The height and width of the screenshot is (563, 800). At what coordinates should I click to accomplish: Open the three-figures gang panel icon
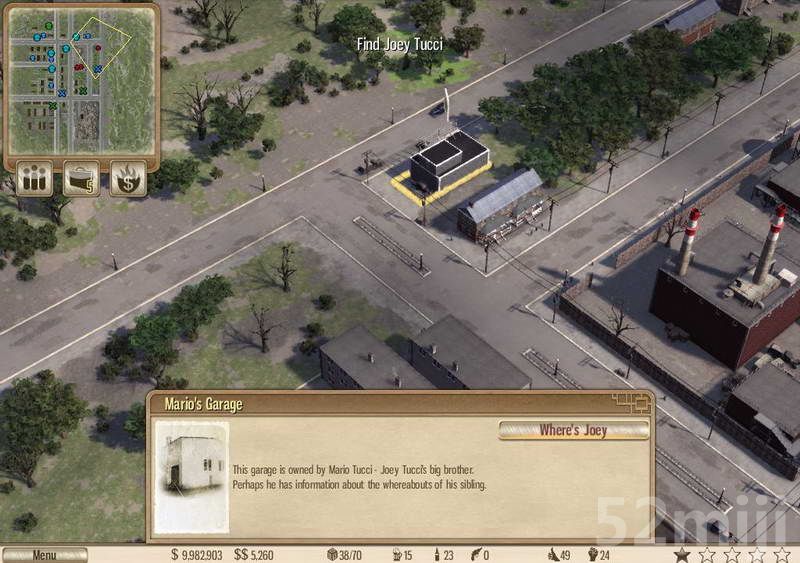[x=34, y=179]
